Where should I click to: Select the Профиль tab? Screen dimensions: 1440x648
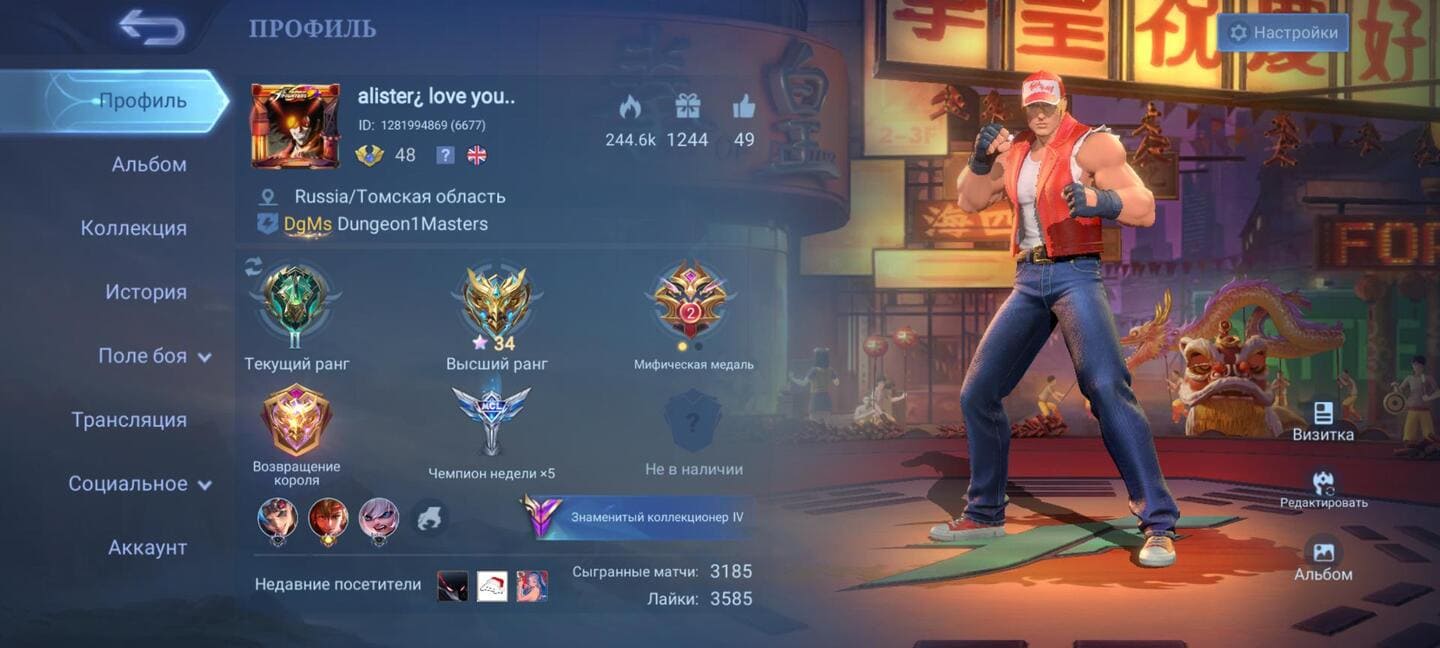point(142,101)
